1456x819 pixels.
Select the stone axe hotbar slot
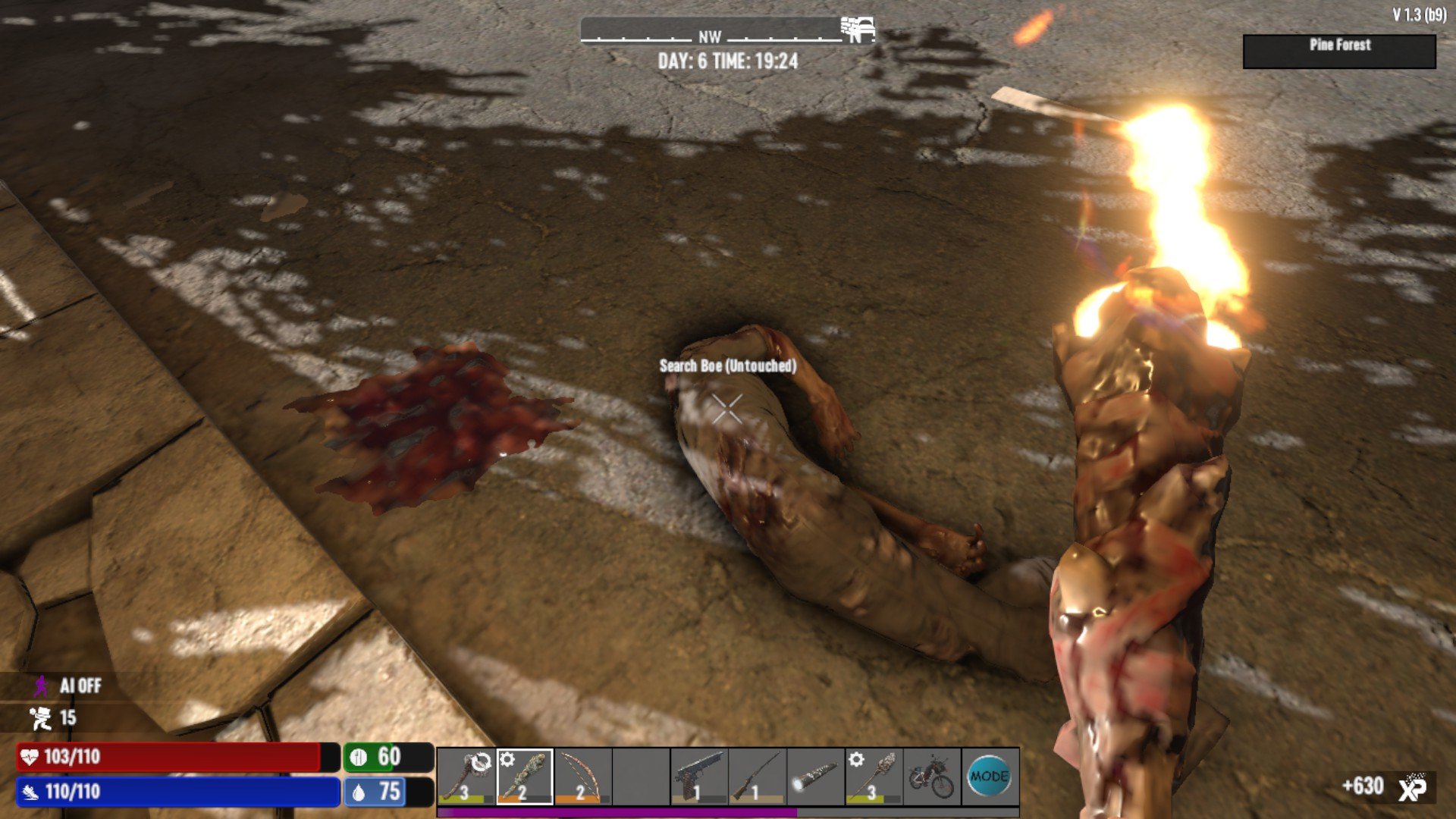[x=466, y=776]
